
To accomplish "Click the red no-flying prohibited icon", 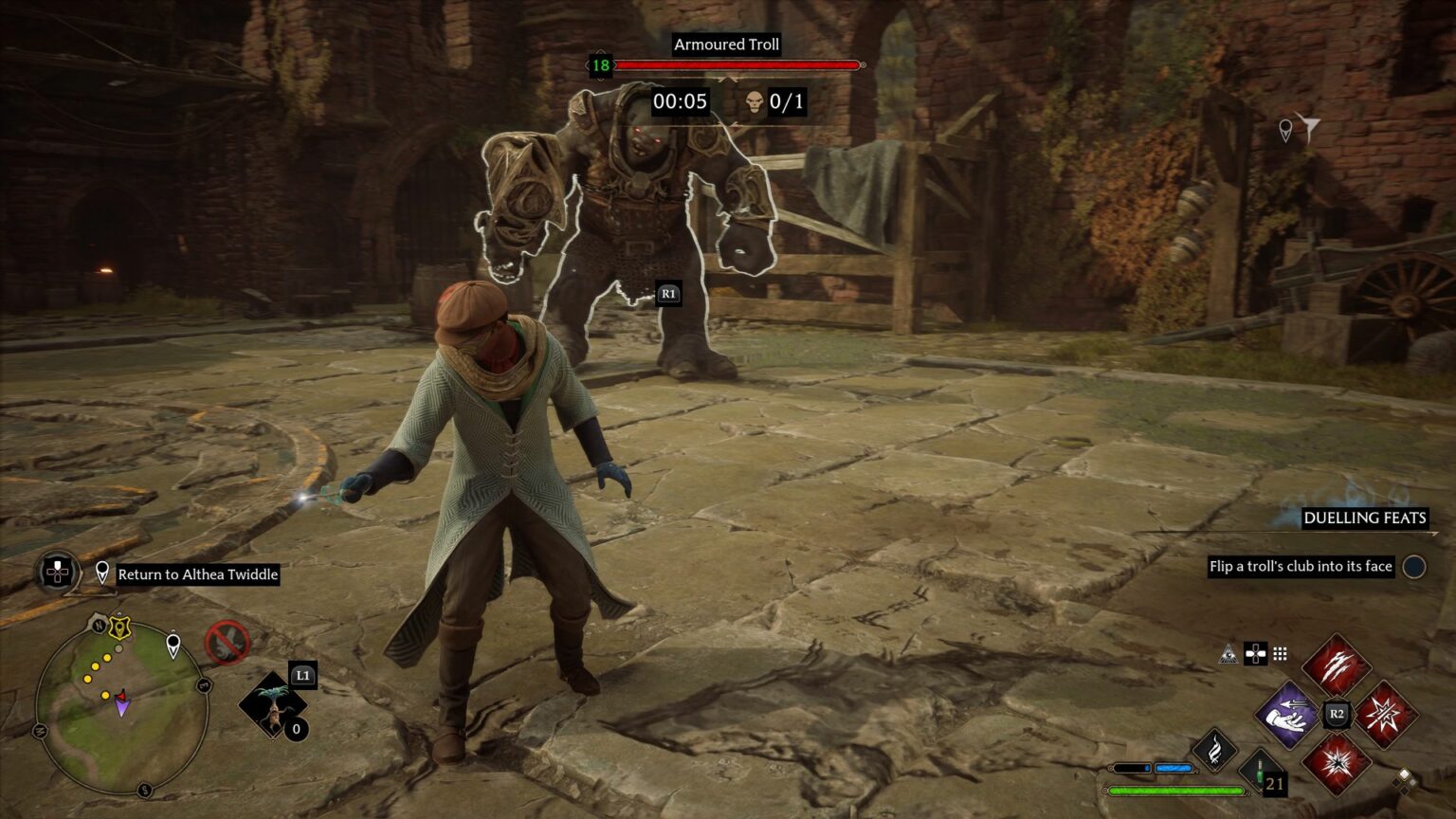I will pyautogui.click(x=227, y=643).
